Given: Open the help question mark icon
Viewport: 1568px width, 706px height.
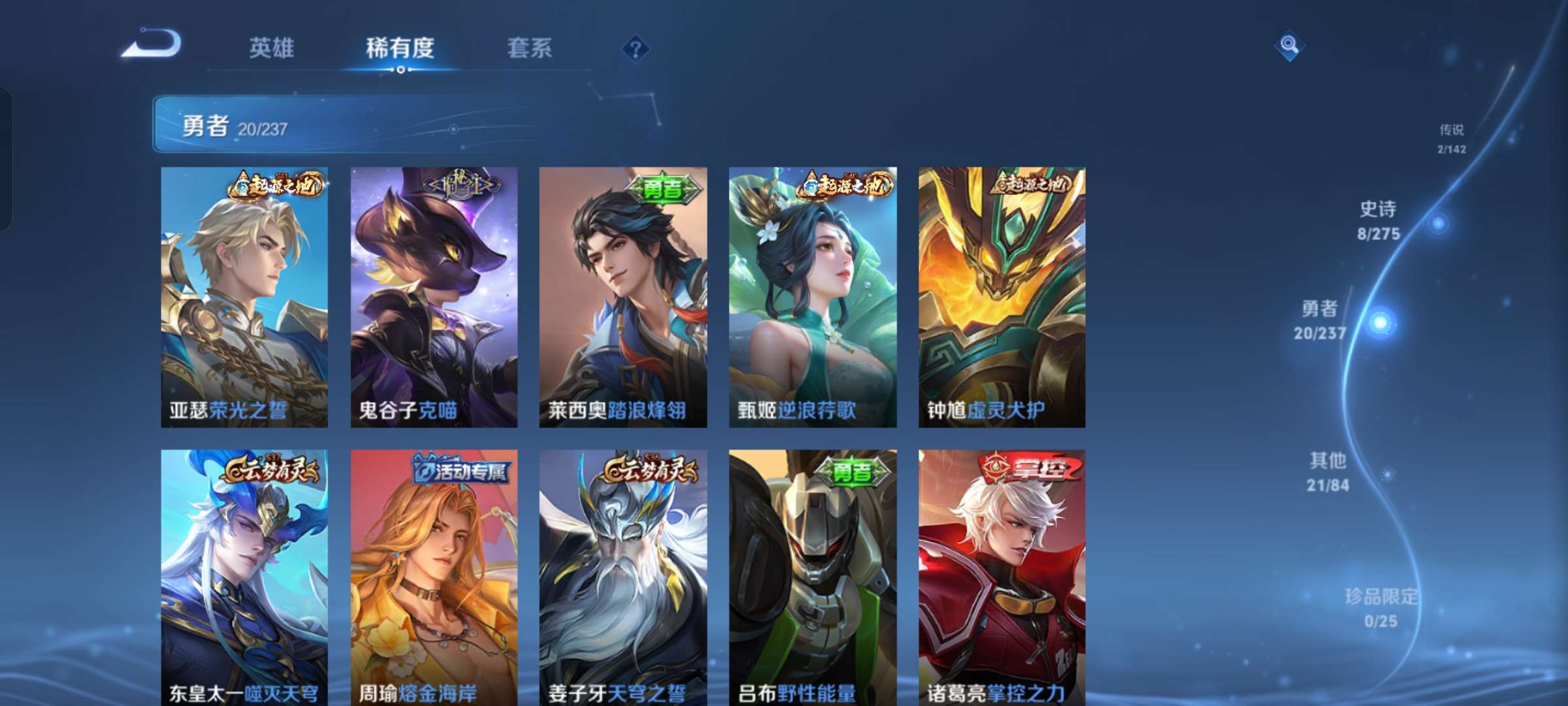Looking at the screenshot, I should coord(637,46).
